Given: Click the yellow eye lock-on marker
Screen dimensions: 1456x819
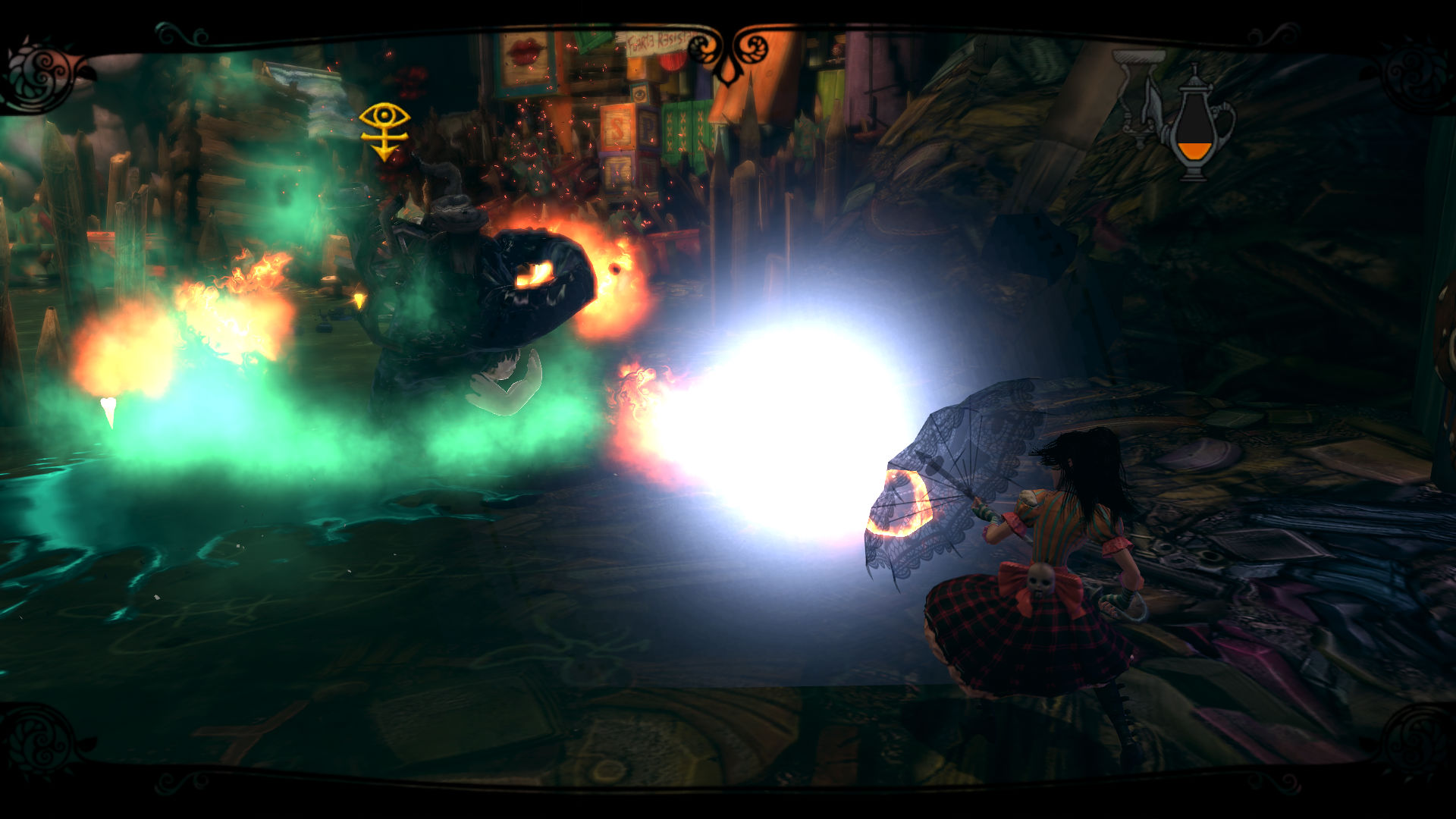Looking at the screenshot, I should click(x=384, y=131).
